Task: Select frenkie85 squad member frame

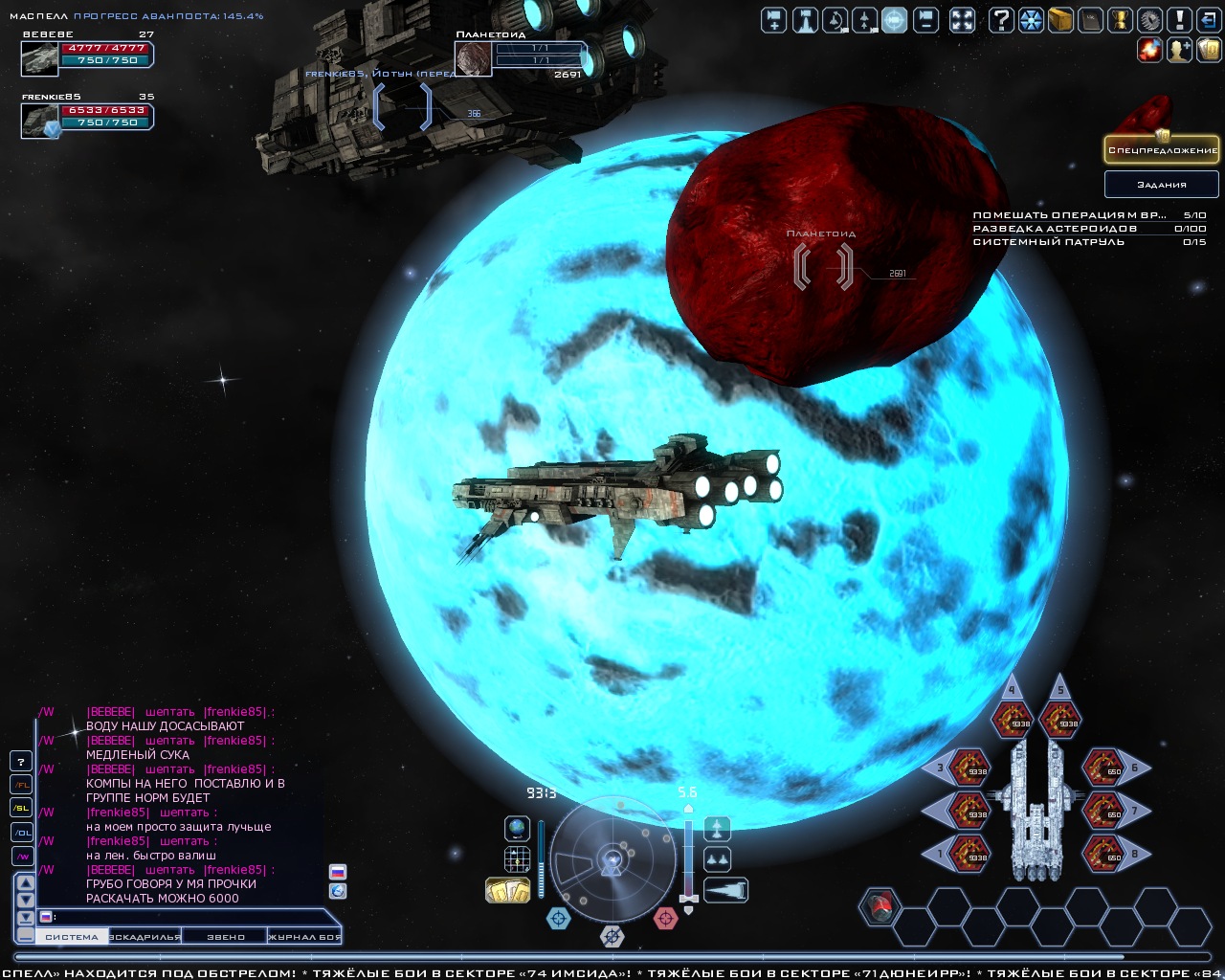Action: 86,117
